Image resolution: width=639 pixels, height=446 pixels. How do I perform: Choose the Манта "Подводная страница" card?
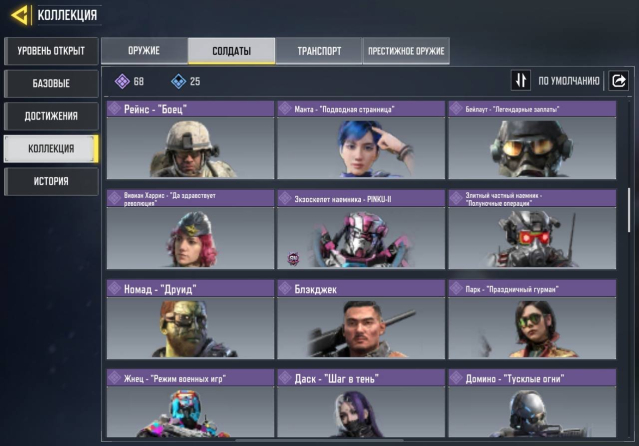(361, 139)
